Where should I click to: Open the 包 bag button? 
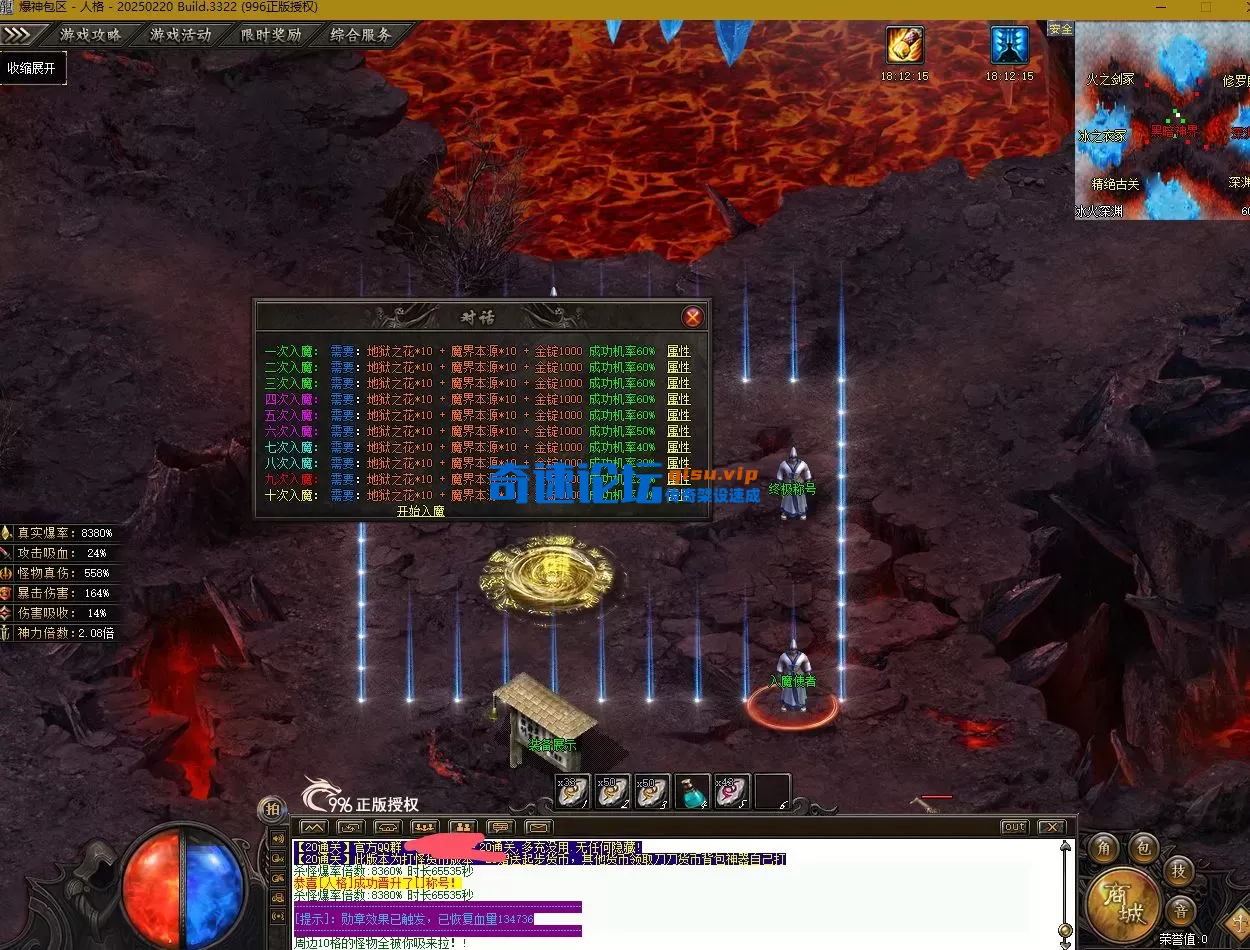coord(1144,848)
